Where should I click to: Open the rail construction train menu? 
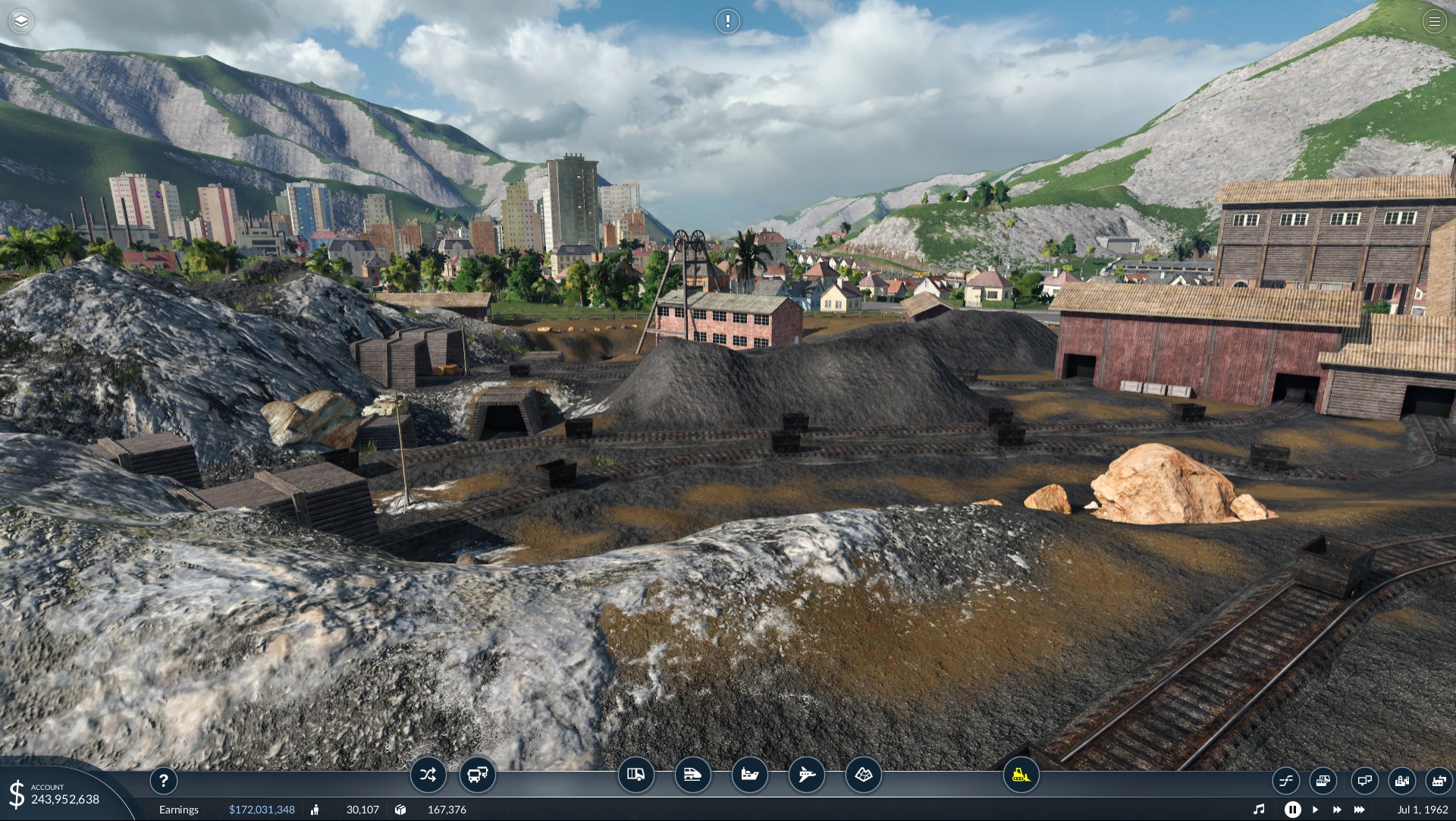692,775
